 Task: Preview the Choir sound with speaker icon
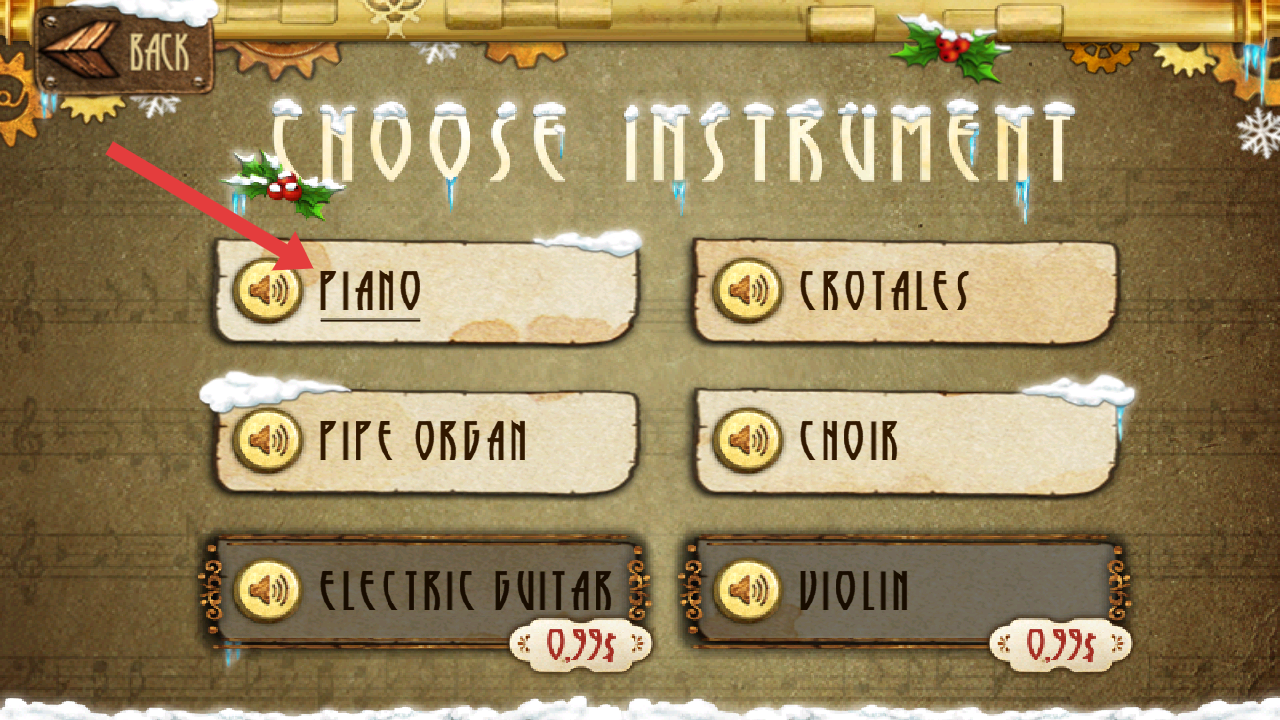pos(747,441)
